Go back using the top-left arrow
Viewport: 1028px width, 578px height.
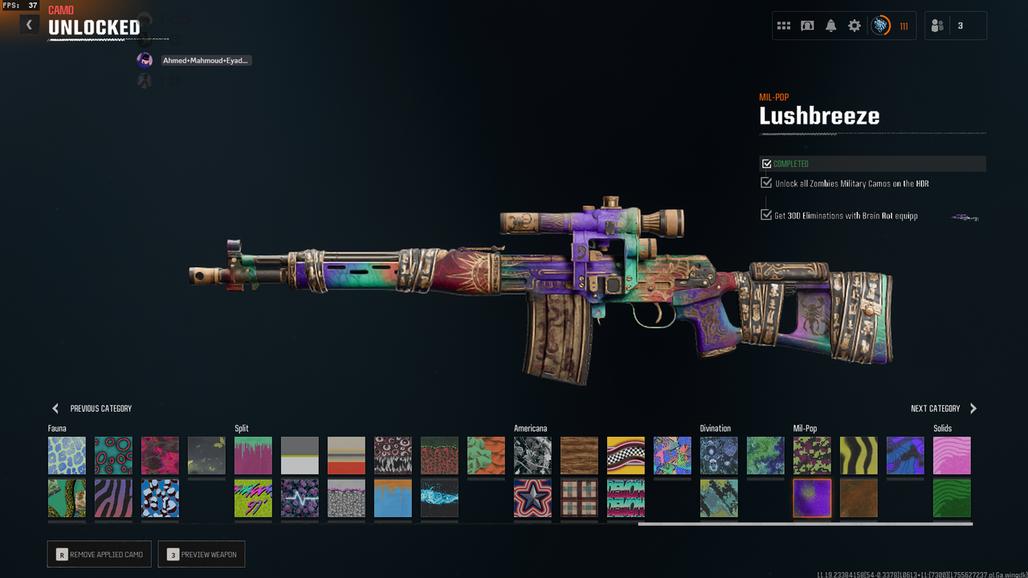[x=29, y=24]
